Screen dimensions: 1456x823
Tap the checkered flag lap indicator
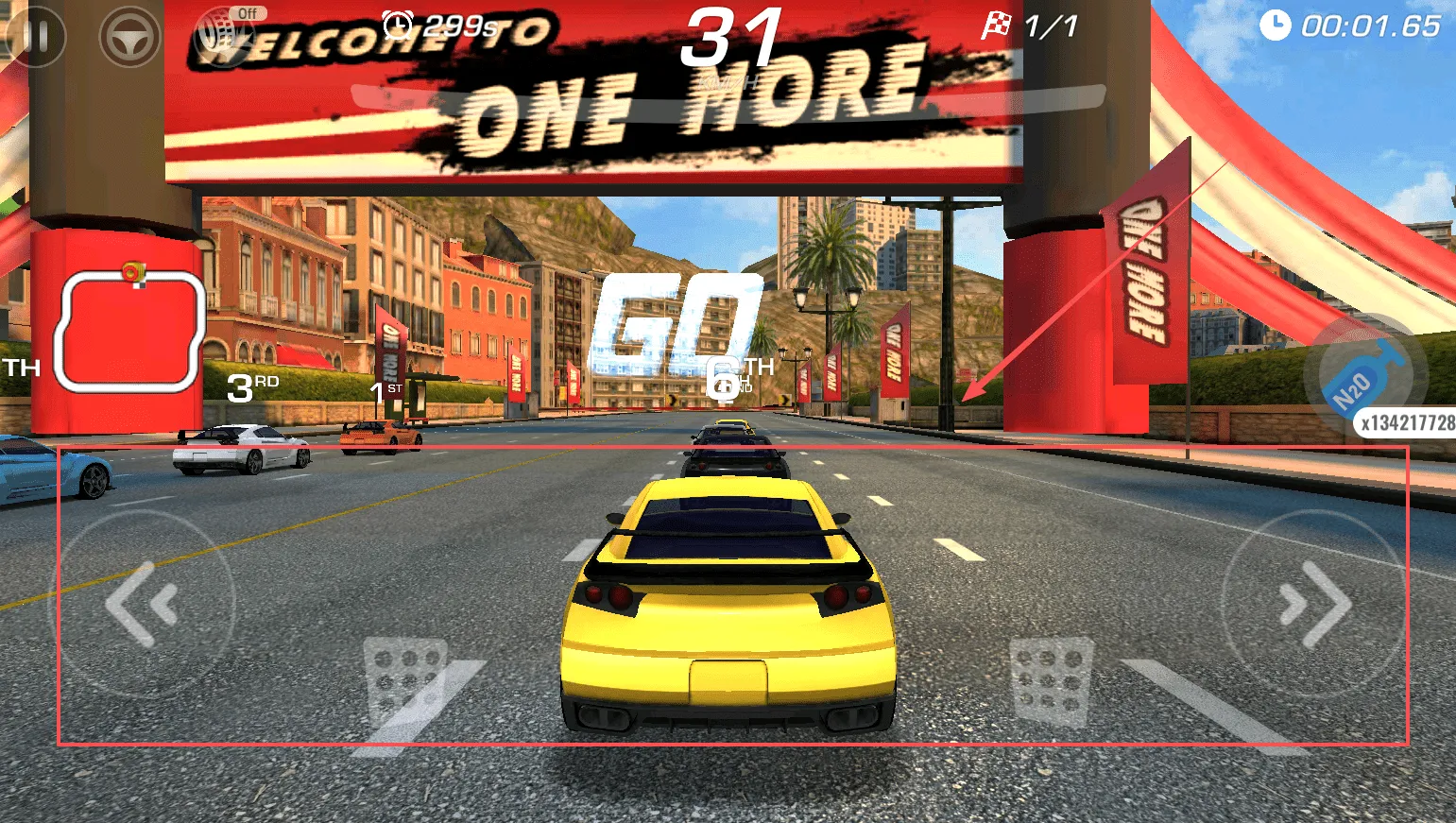tap(995, 26)
